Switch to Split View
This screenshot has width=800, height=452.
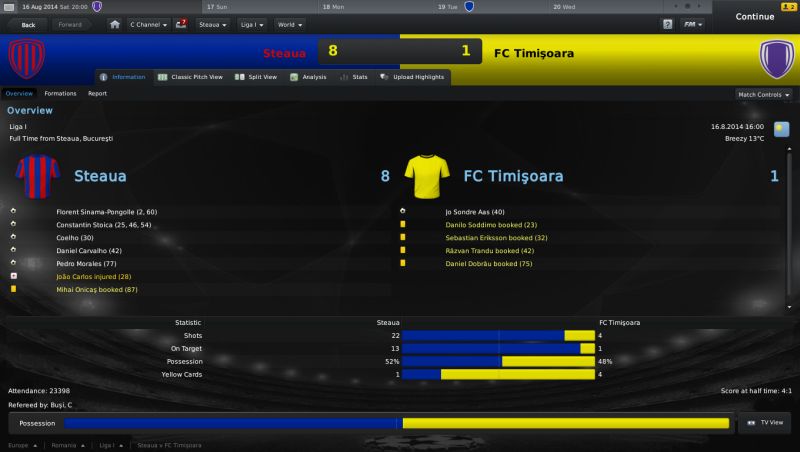click(259, 77)
